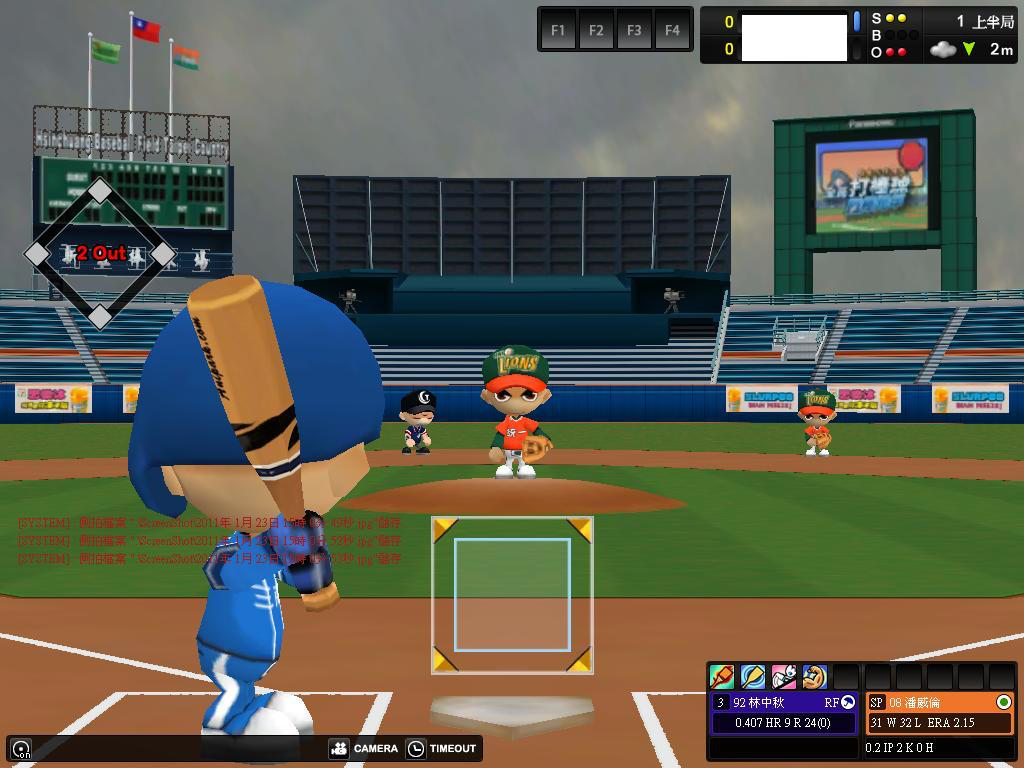
Task: Activate the red bat skill icon
Action: (x=722, y=677)
